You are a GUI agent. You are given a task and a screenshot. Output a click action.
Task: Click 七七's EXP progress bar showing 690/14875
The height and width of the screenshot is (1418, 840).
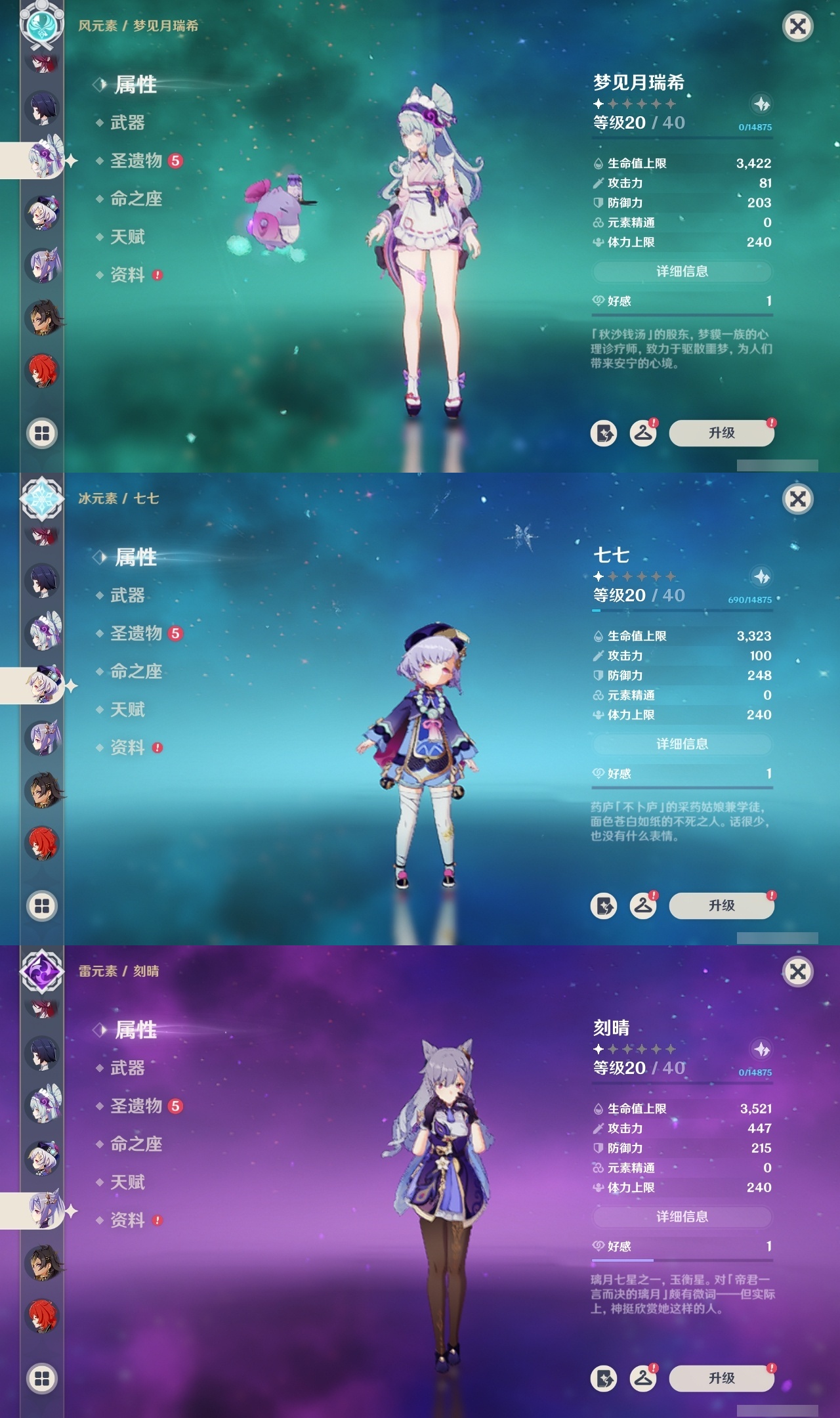pyautogui.click(x=682, y=611)
